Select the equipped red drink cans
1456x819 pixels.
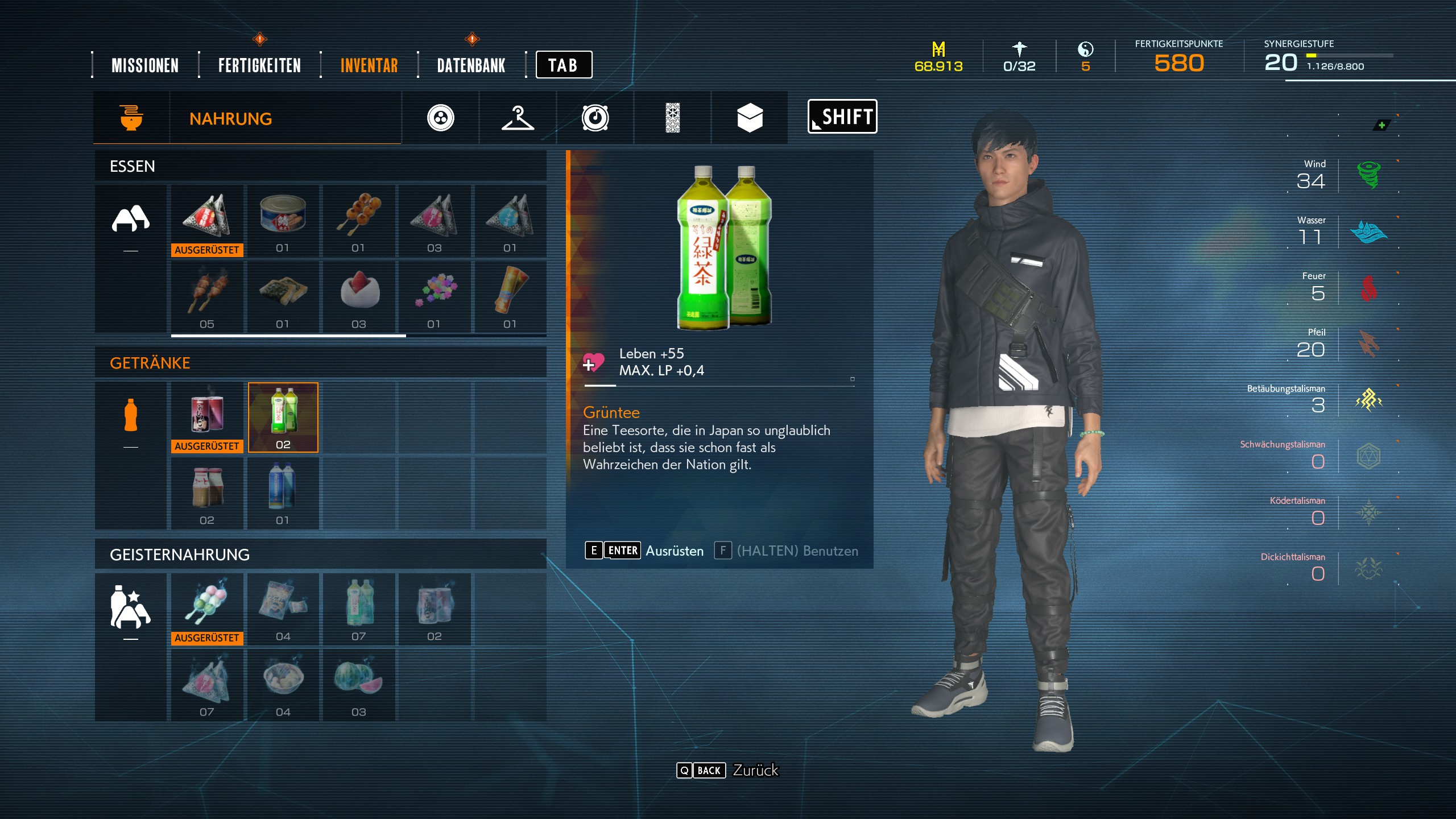pyautogui.click(x=207, y=417)
